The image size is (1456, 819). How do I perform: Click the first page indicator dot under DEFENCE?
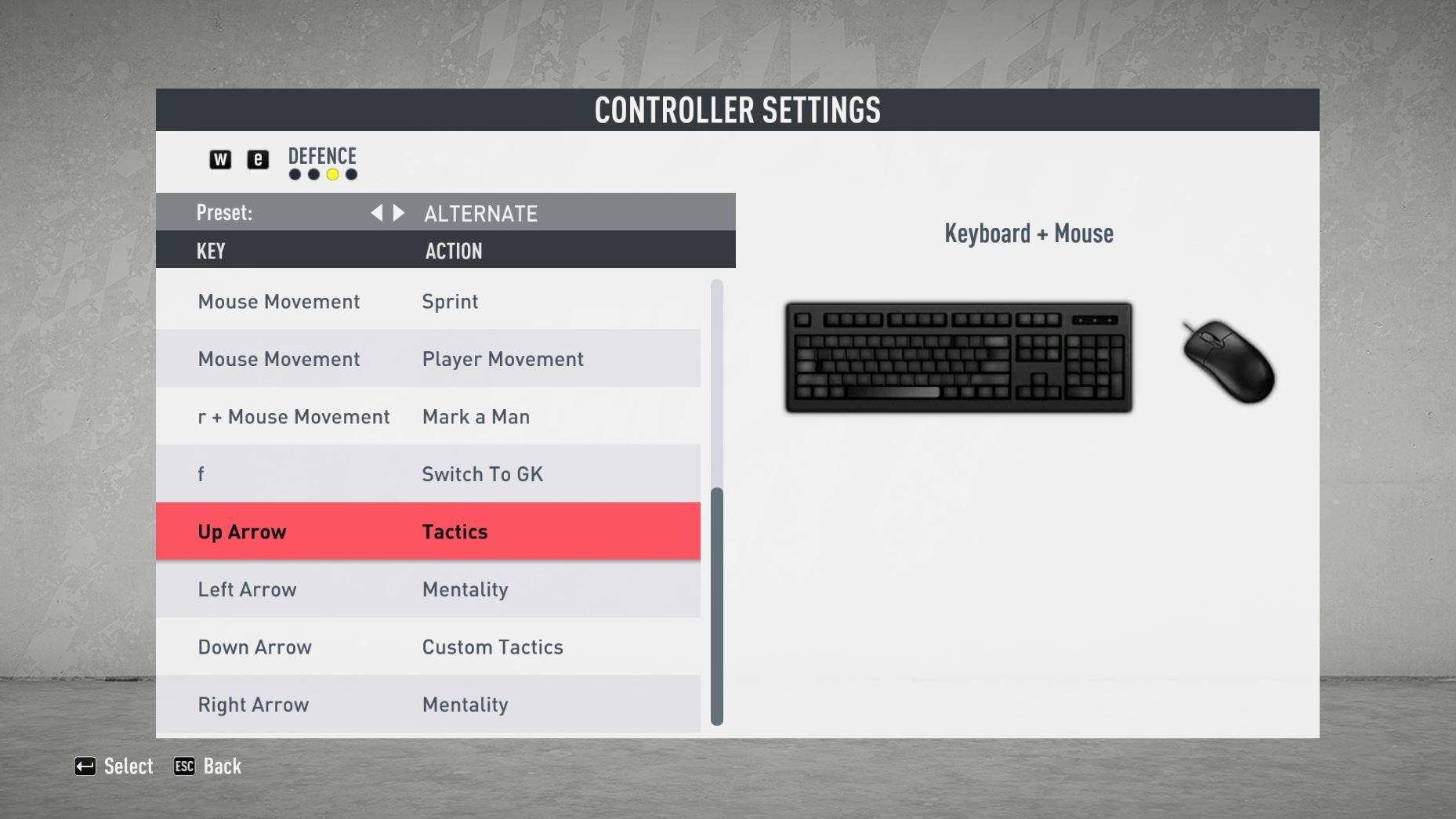(x=294, y=176)
